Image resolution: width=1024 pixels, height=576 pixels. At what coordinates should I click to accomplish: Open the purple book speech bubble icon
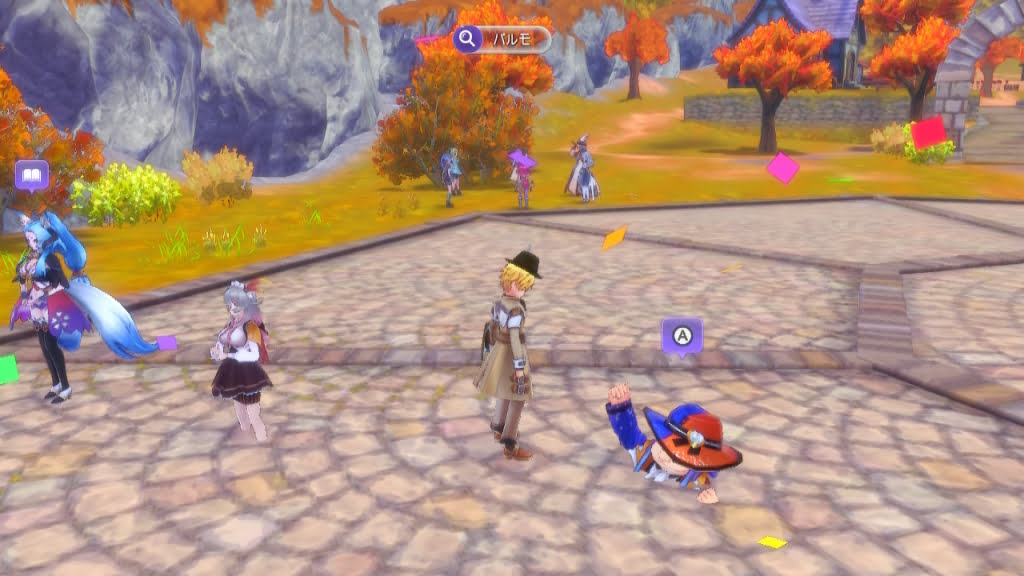click(32, 177)
